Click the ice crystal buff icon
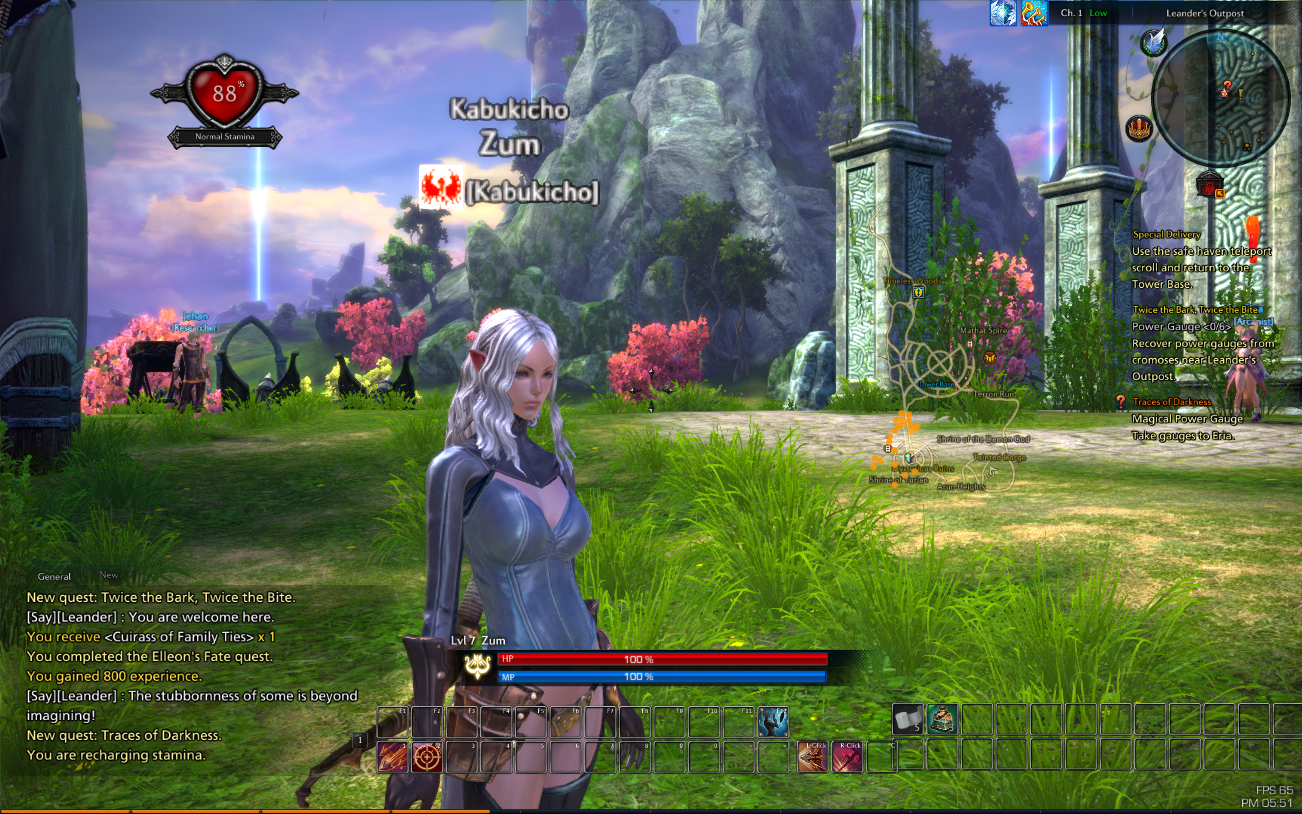The height and width of the screenshot is (814, 1302). (1003, 13)
